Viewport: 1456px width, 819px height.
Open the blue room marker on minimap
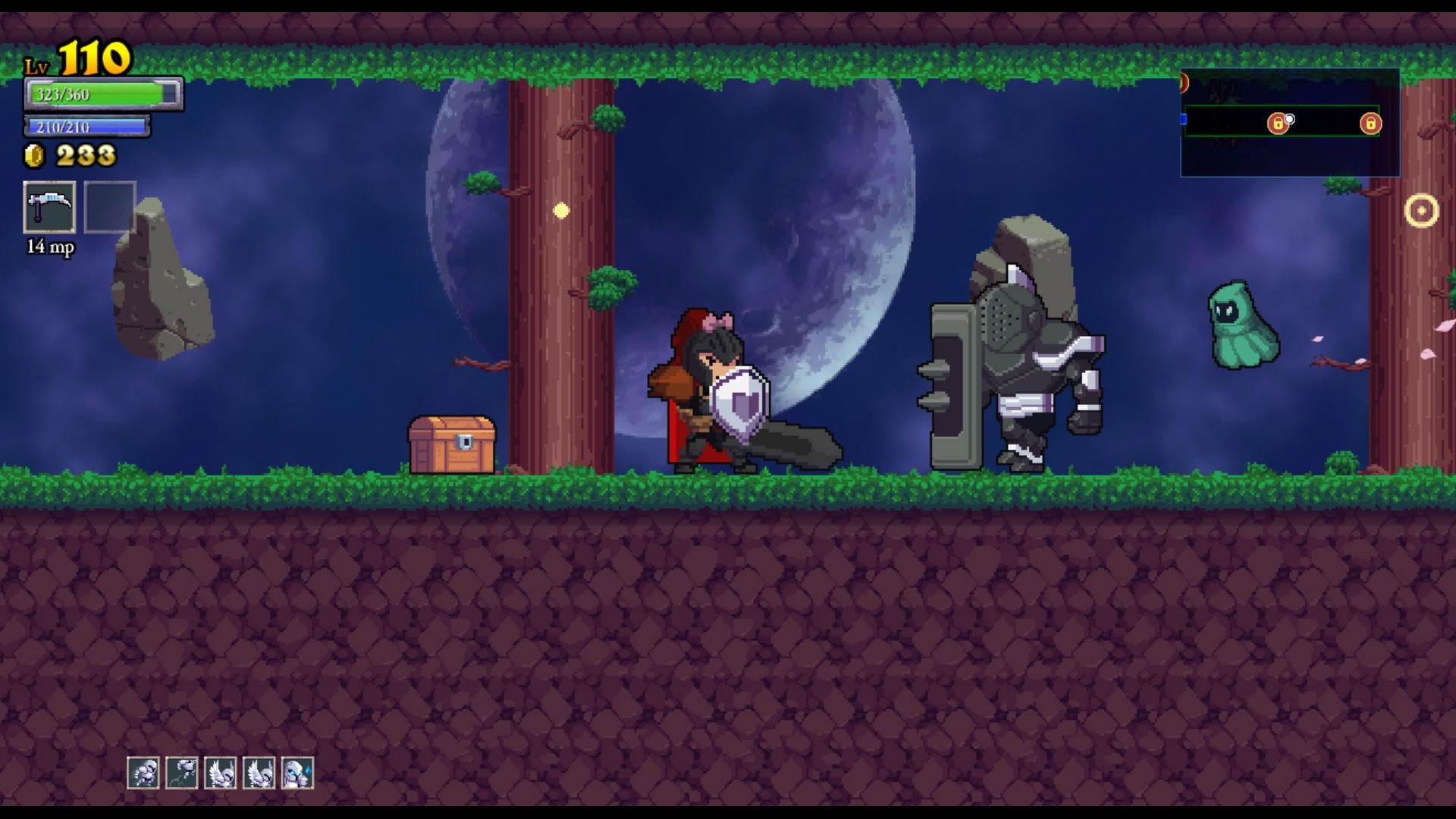pyautogui.click(x=1181, y=119)
